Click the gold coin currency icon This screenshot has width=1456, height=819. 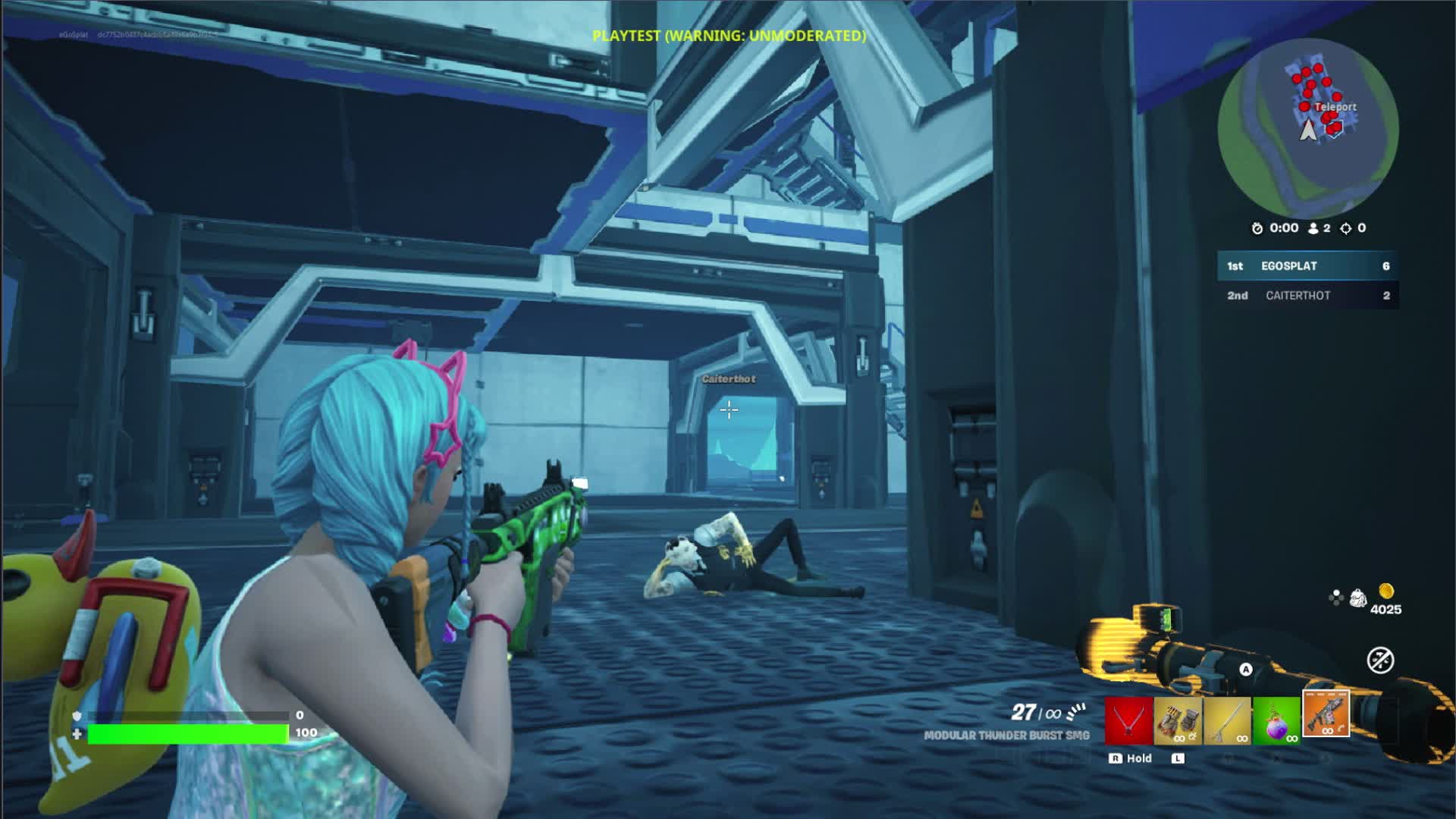1385,591
